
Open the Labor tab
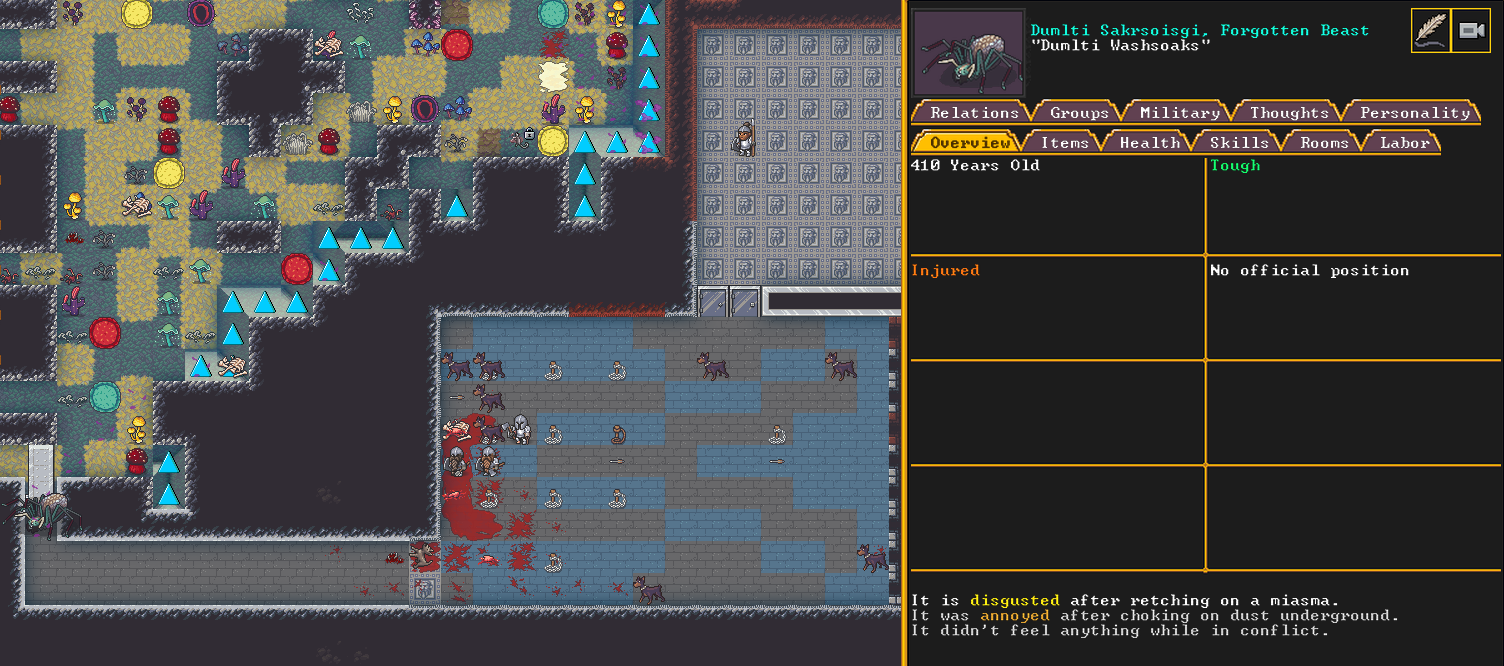[1404, 143]
